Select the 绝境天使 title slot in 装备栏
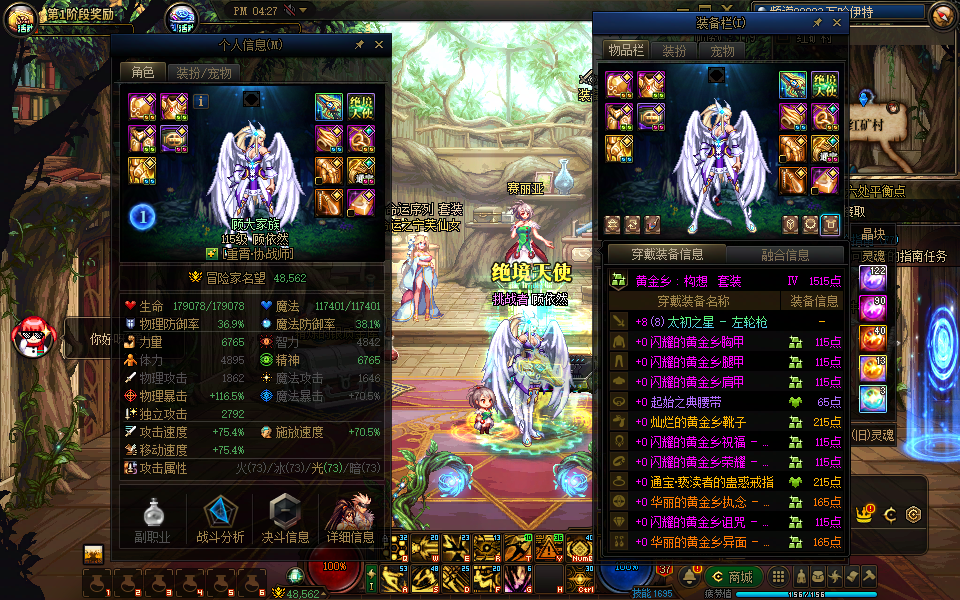 coord(825,85)
